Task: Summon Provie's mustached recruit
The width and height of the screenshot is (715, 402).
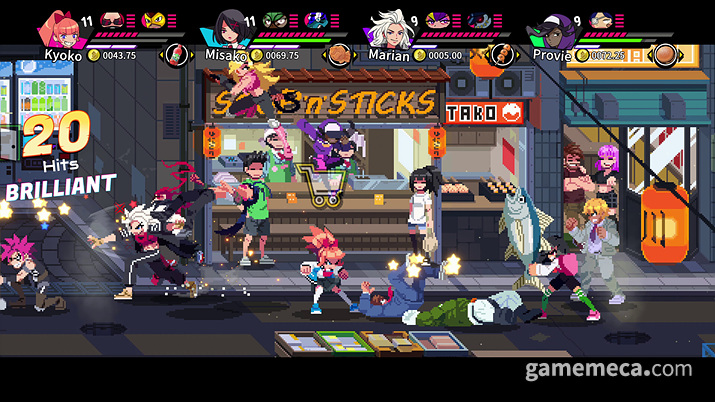Action: (601, 19)
